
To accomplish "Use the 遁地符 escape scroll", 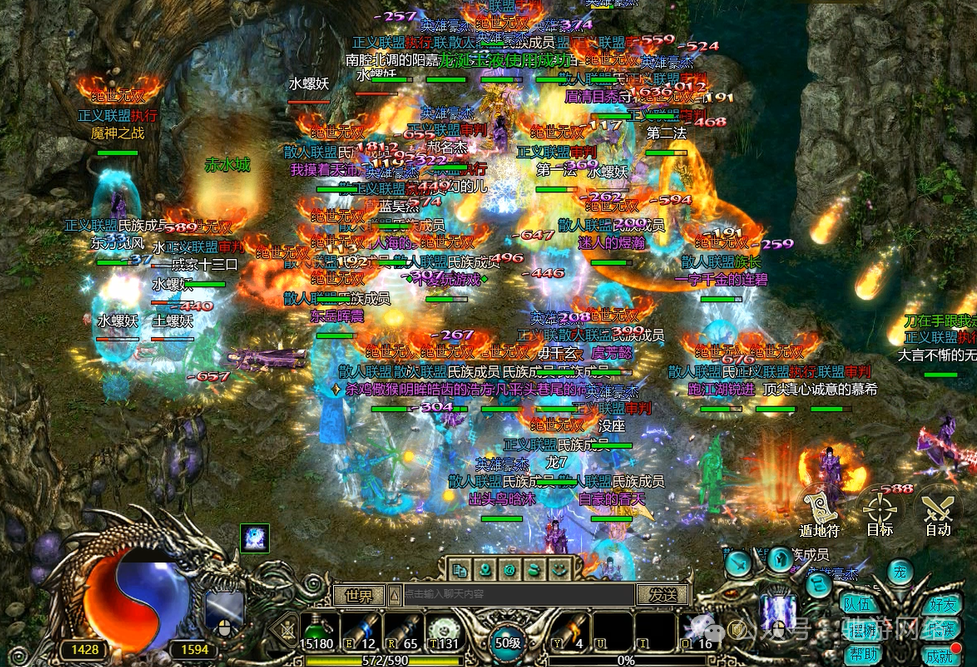I will point(818,508).
